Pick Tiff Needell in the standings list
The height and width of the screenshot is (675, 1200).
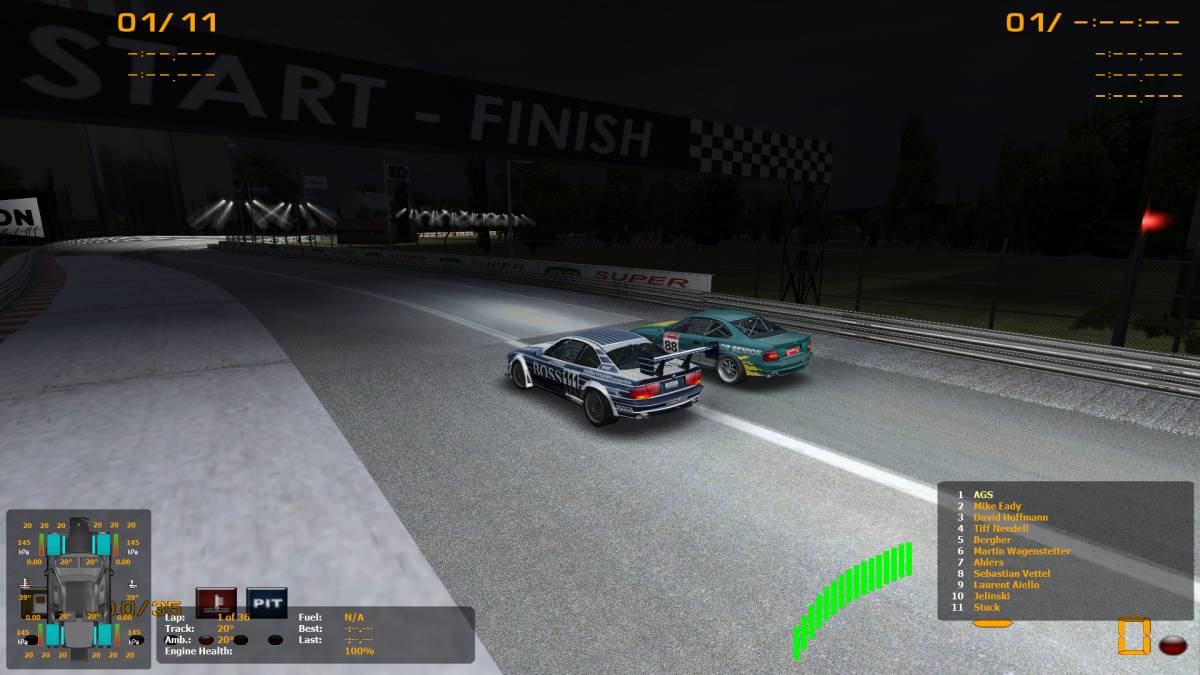[x=1000, y=528]
